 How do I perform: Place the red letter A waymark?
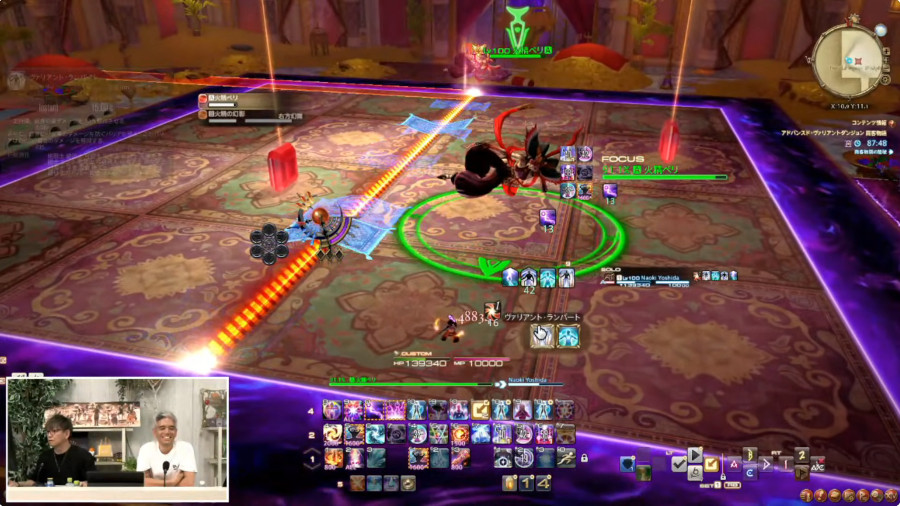735,463
